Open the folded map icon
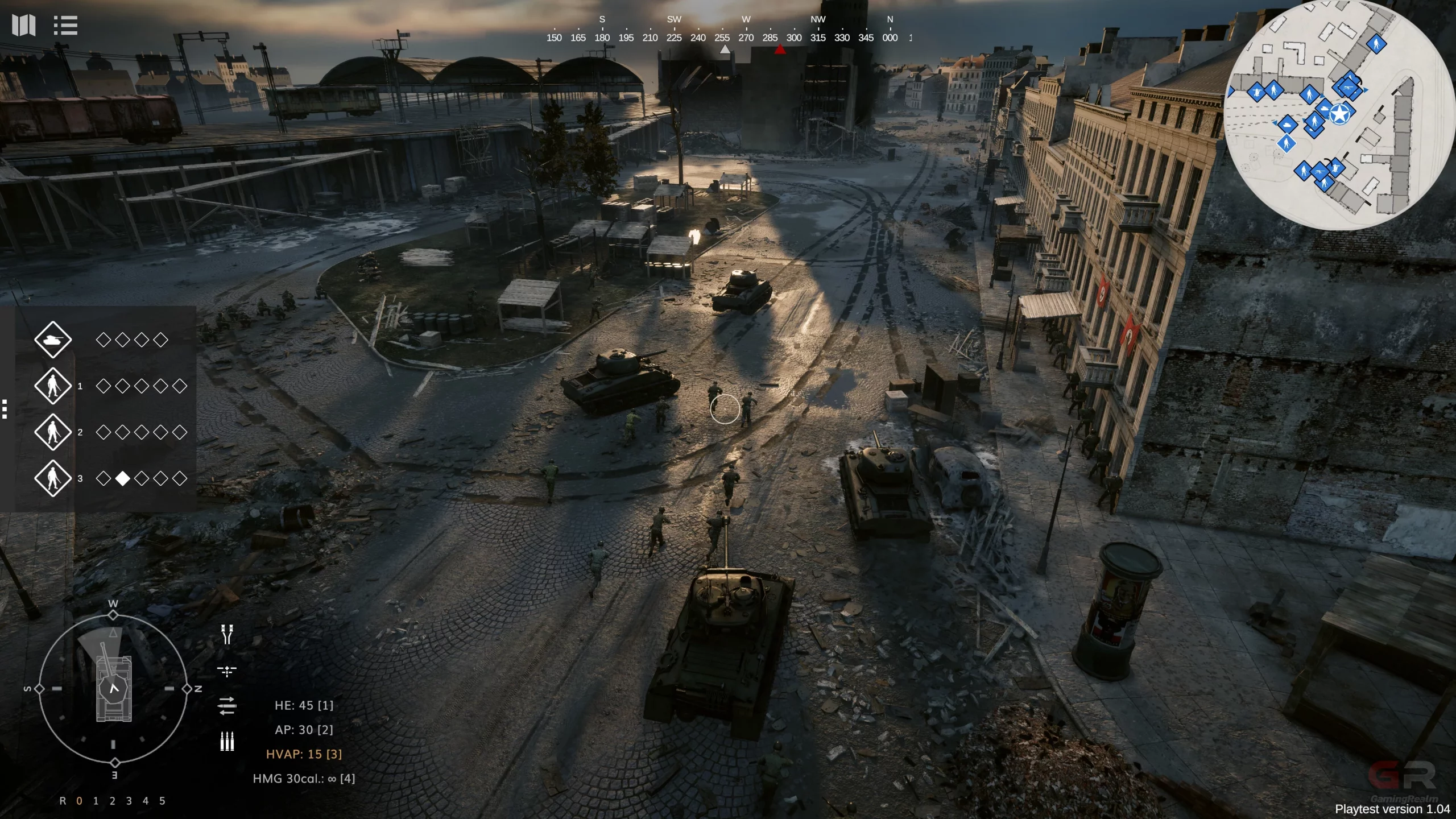The height and width of the screenshot is (819, 1456). (24, 25)
